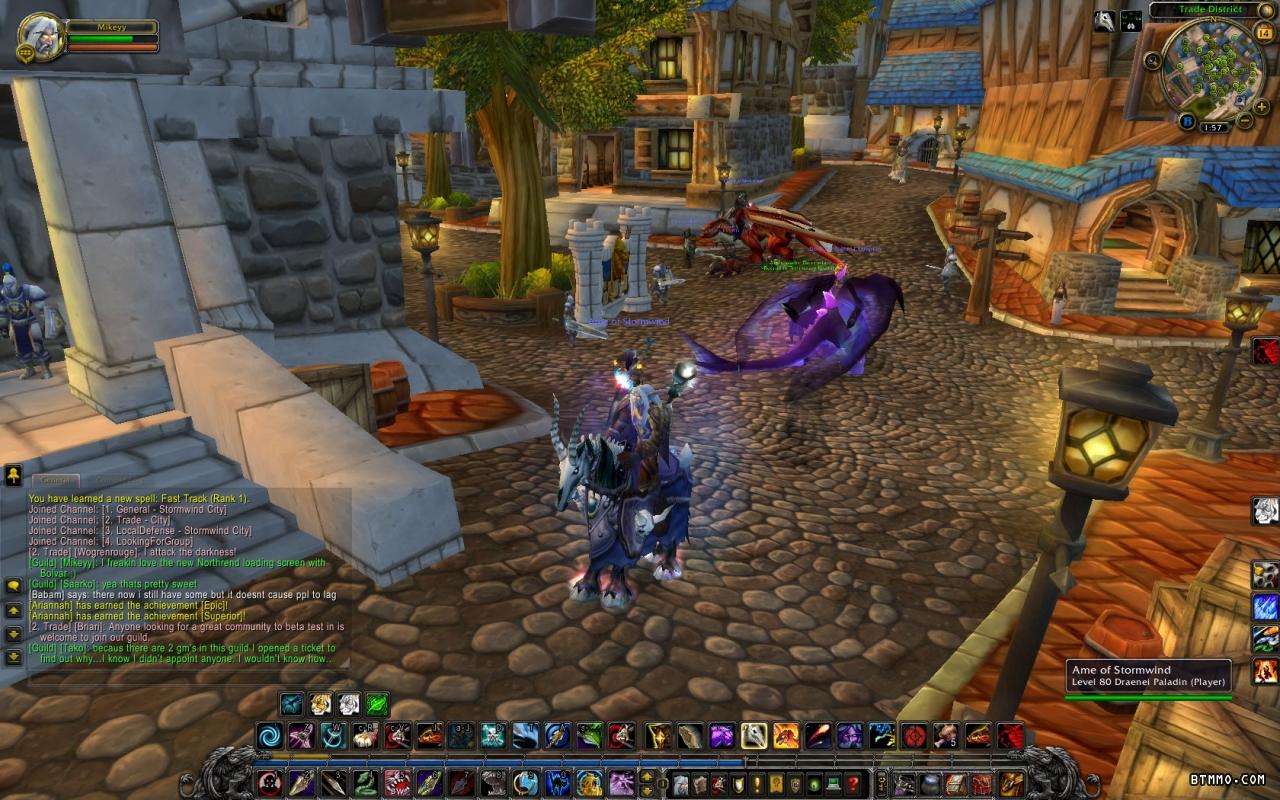Image resolution: width=1280 pixels, height=800 pixels.
Task: Click the minimap tracking magnifier button
Action: (x=1153, y=61)
